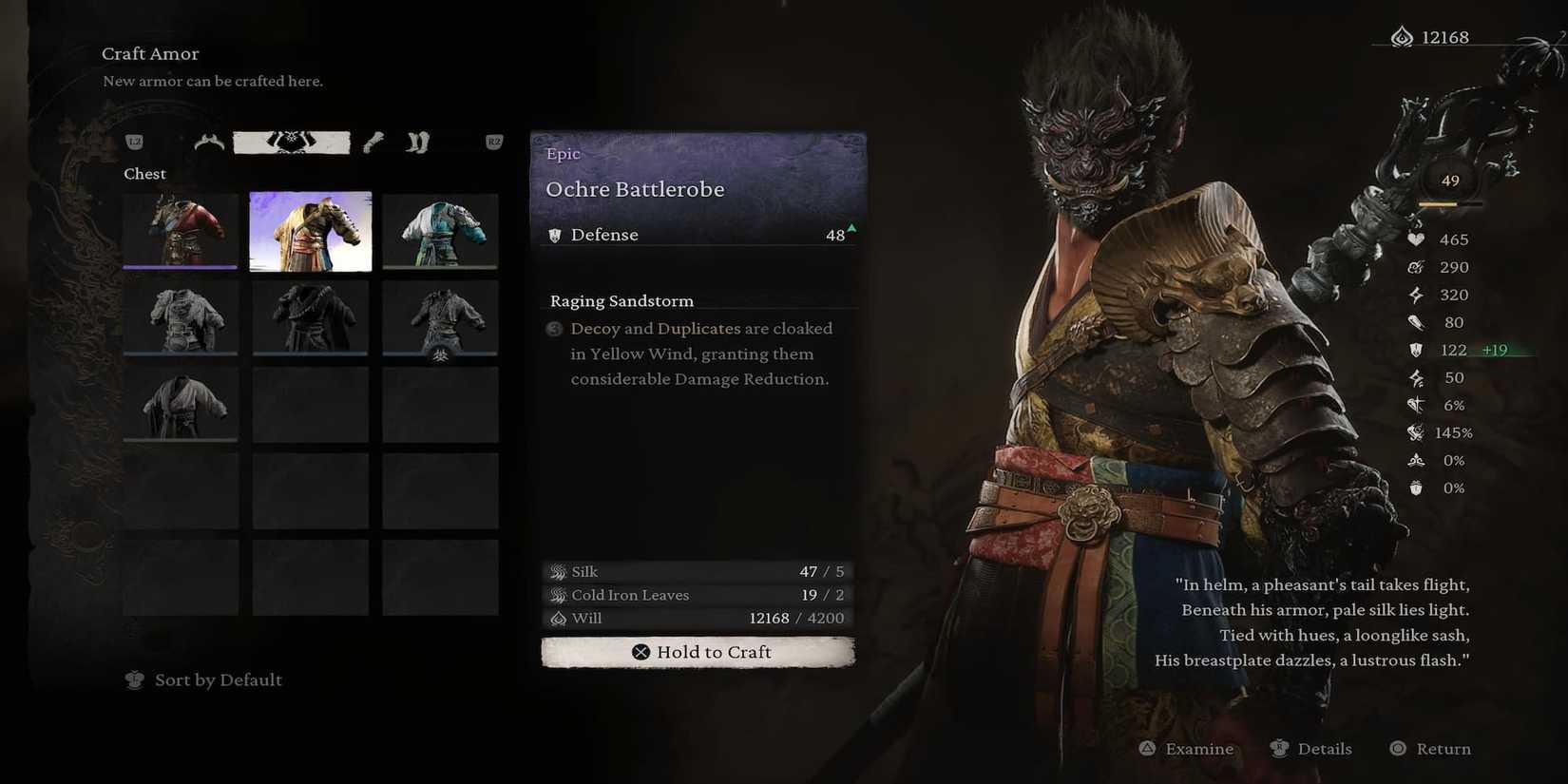Click the L2 shoulder button prompt
Viewport: 1568px width, 784px height.
(134, 141)
